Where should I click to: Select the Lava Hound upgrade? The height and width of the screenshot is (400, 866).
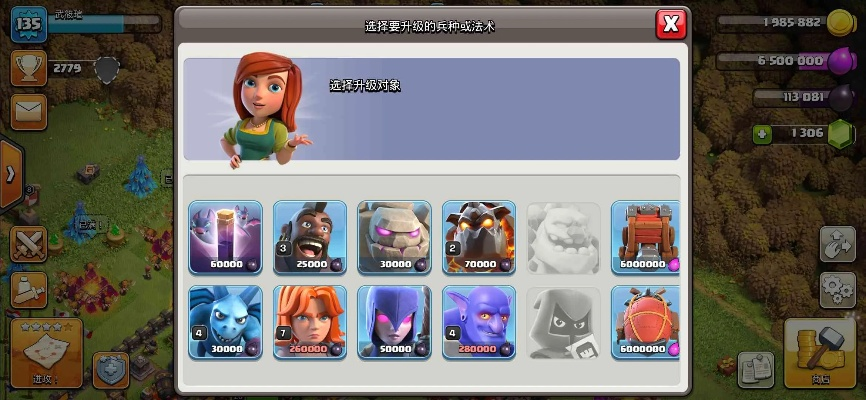479,237
